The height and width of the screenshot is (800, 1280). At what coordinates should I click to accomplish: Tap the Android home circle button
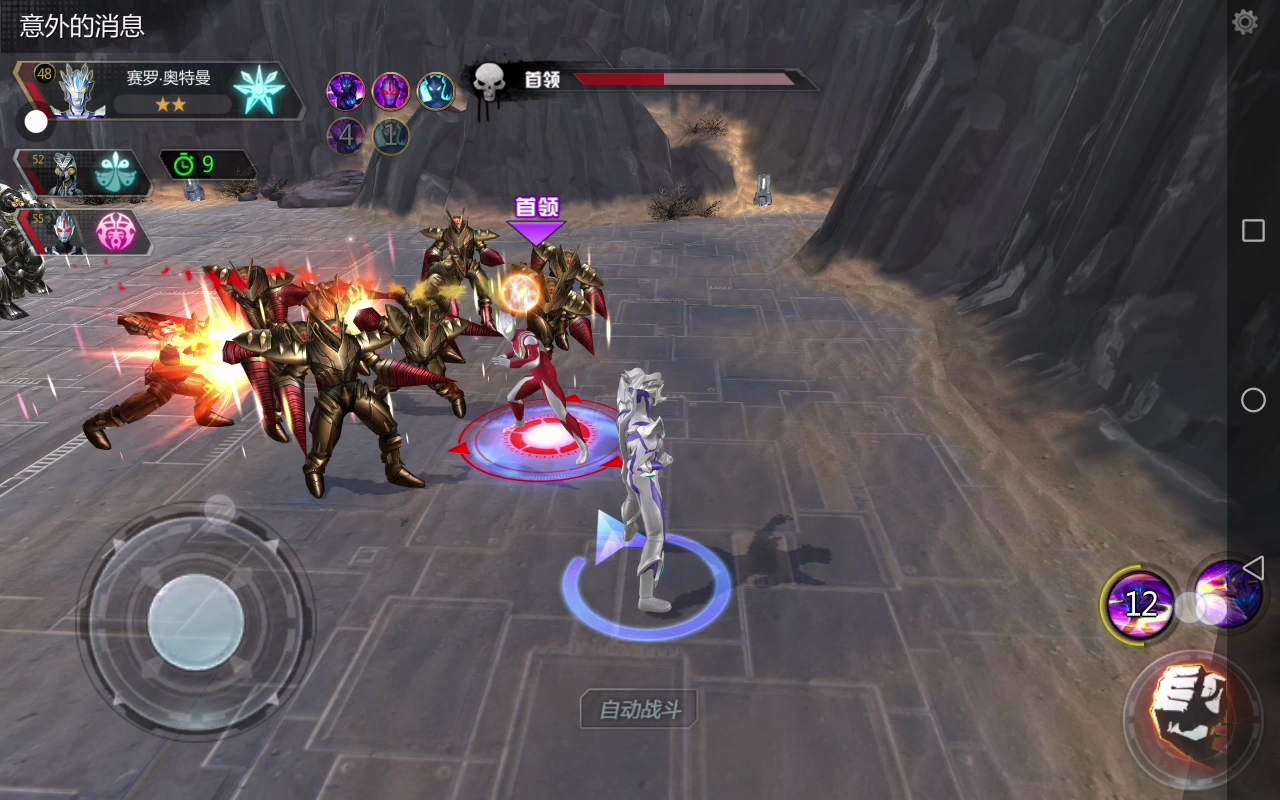(1253, 400)
